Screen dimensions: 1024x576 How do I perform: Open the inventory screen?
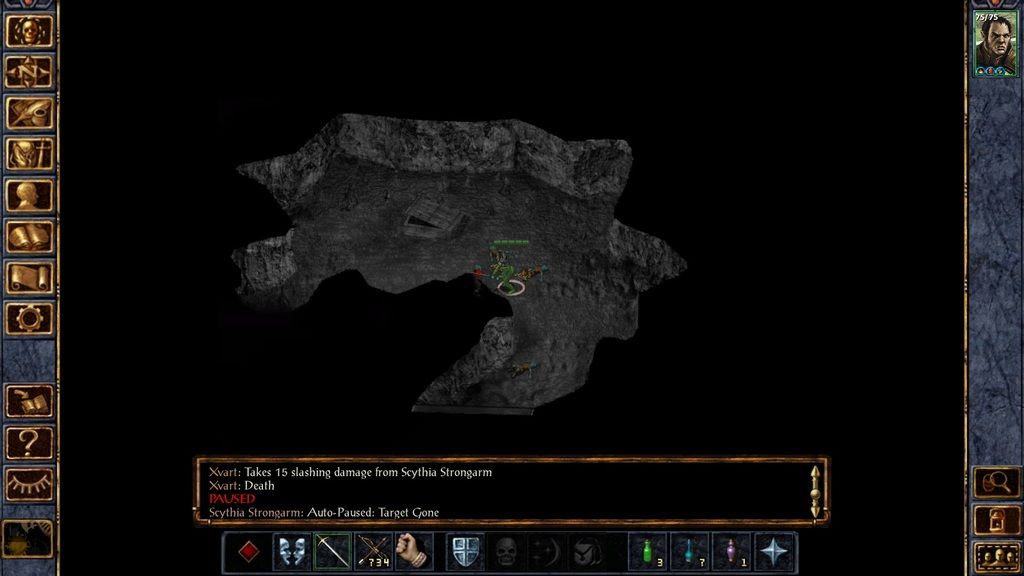click(29, 153)
